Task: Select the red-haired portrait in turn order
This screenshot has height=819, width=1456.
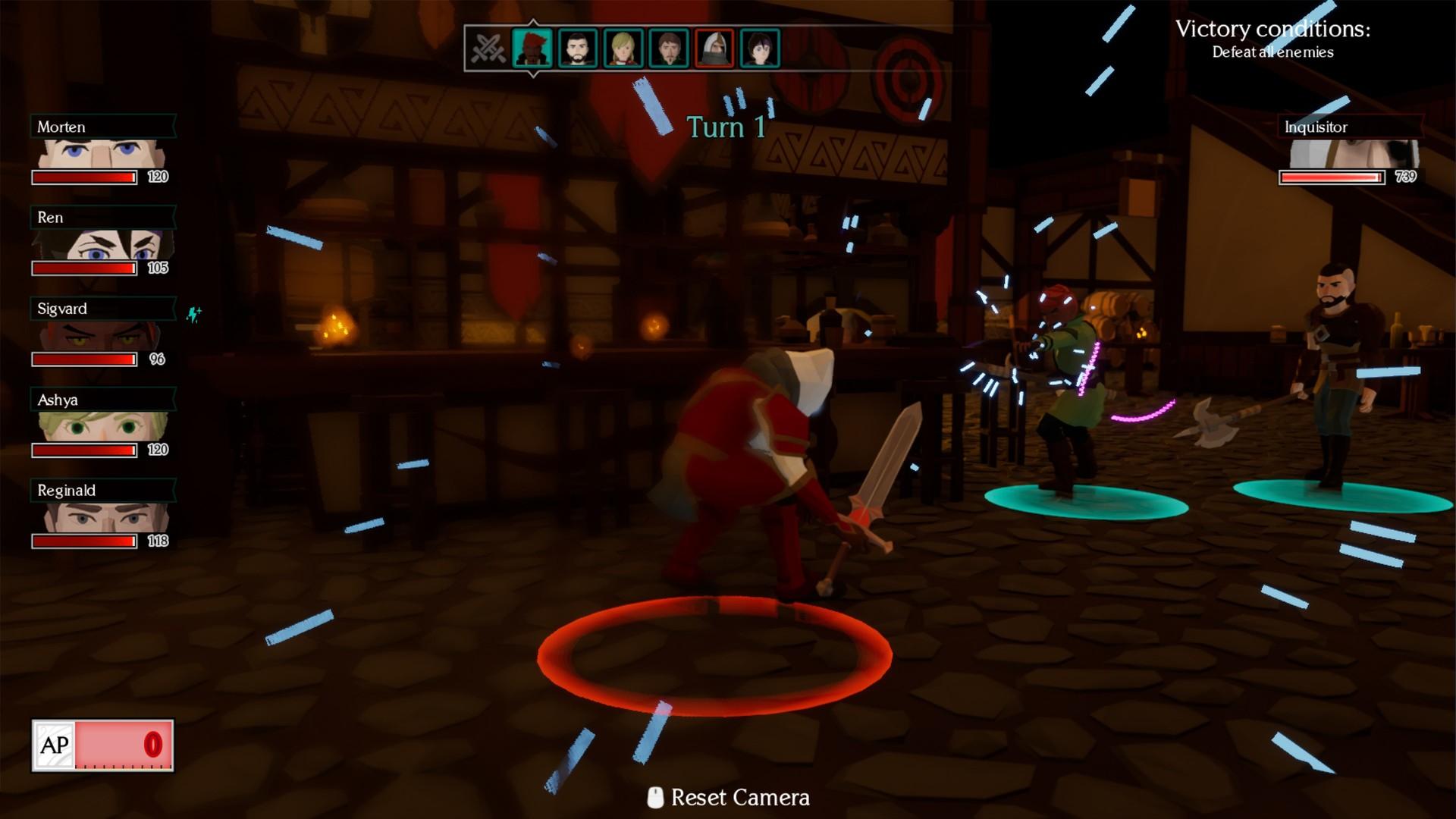Action: (x=532, y=49)
